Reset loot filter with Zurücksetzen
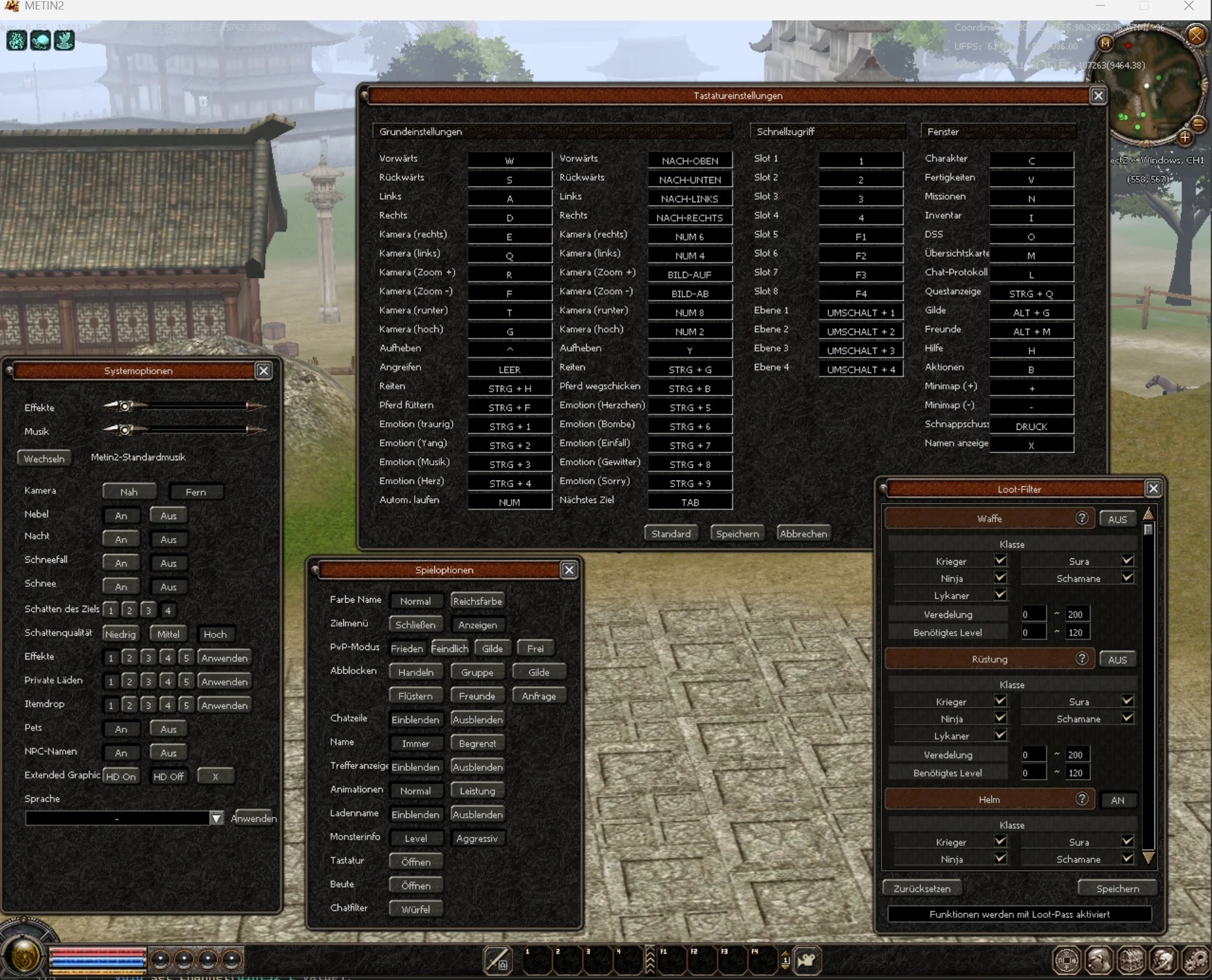Image resolution: width=1212 pixels, height=980 pixels. (x=922, y=888)
